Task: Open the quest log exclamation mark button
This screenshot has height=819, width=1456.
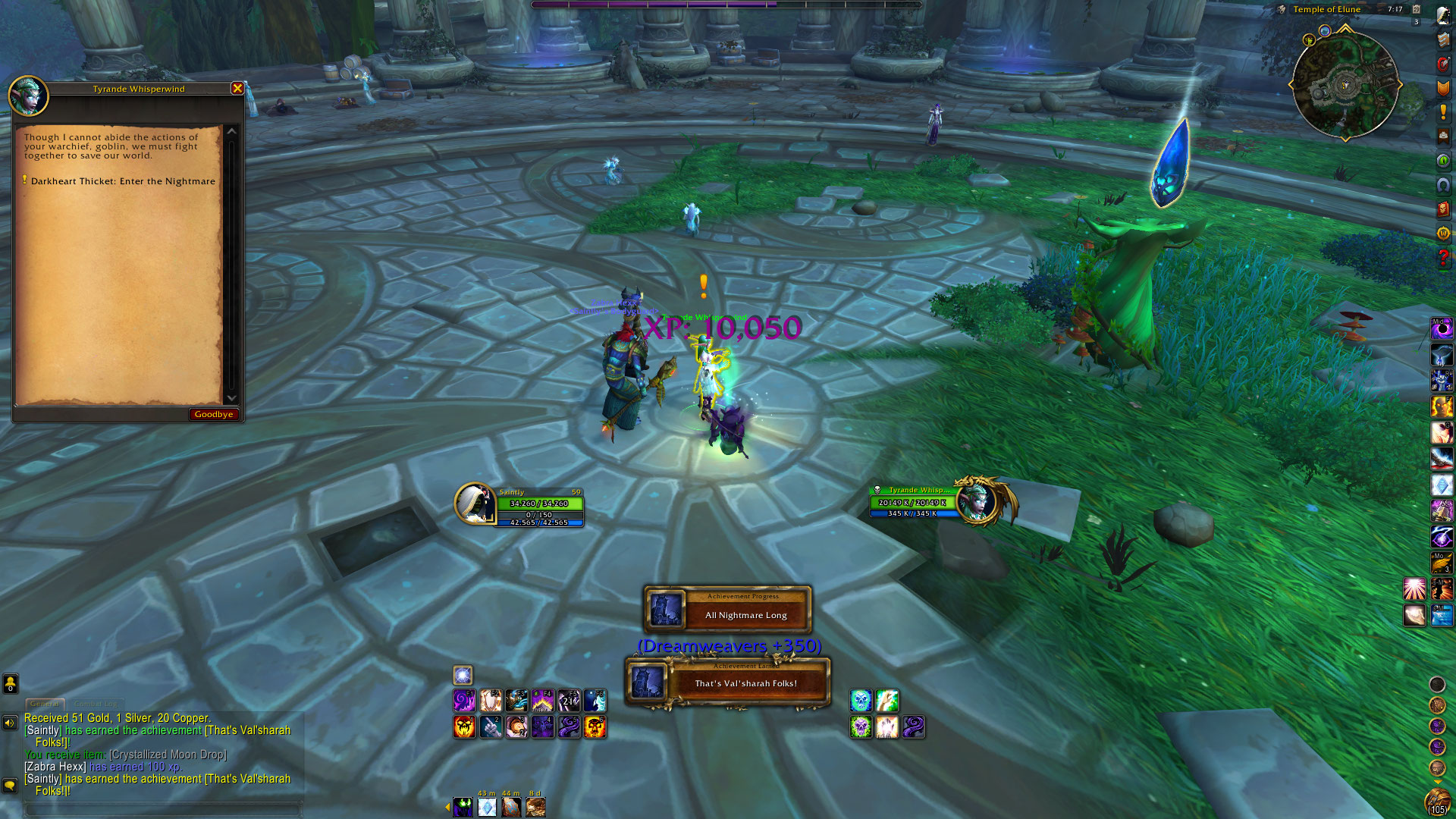Action: (x=1443, y=112)
